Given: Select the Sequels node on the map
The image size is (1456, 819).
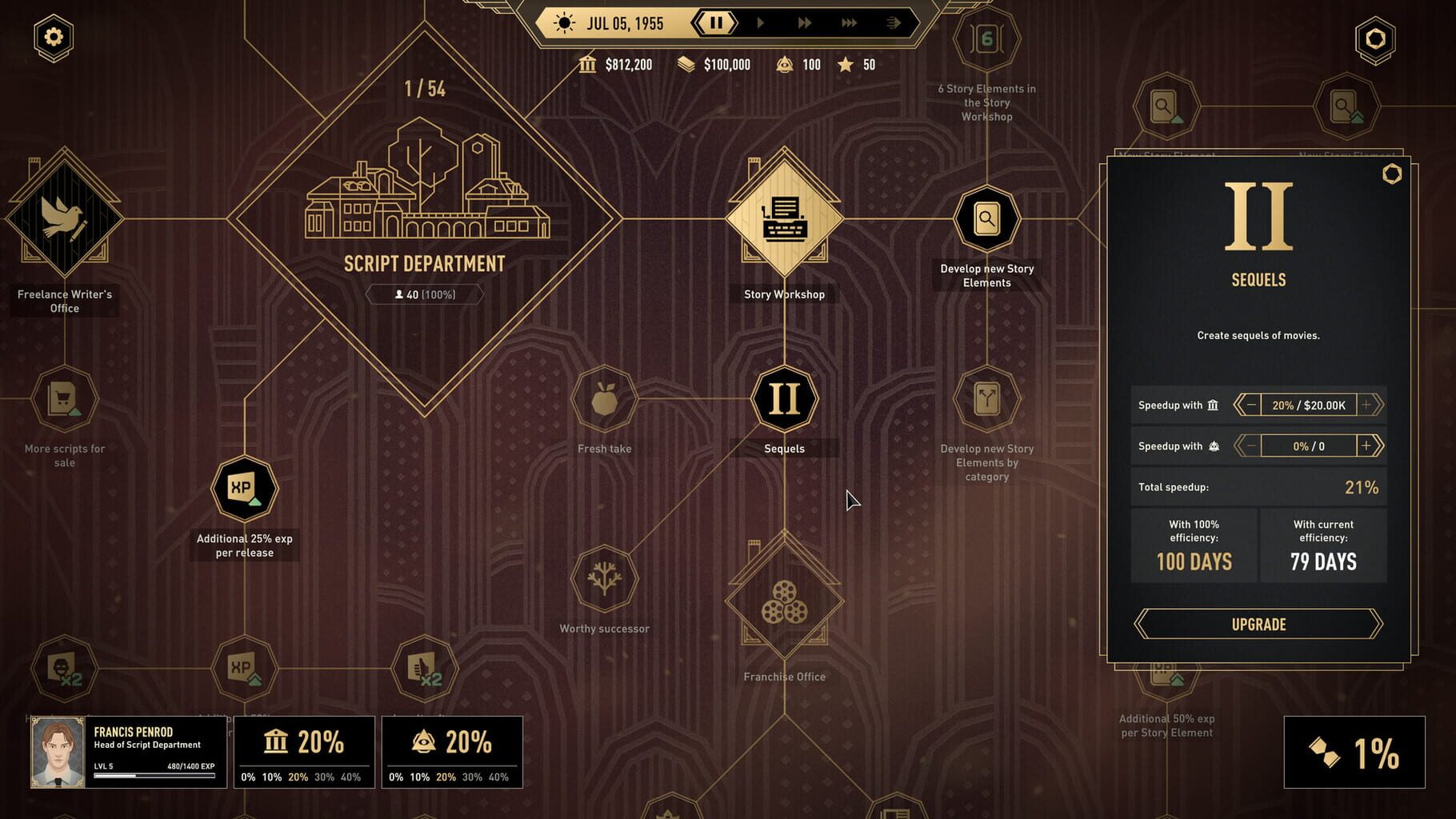Looking at the screenshot, I should [x=783, y=398].
